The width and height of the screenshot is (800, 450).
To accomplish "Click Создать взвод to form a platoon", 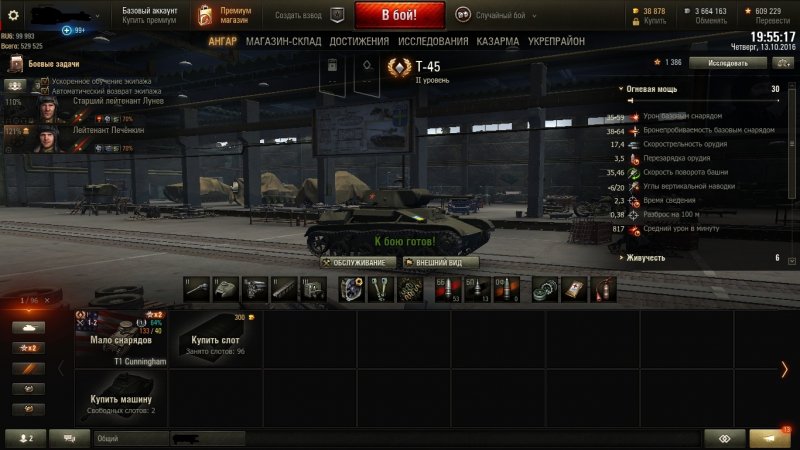I will point(298,16).
